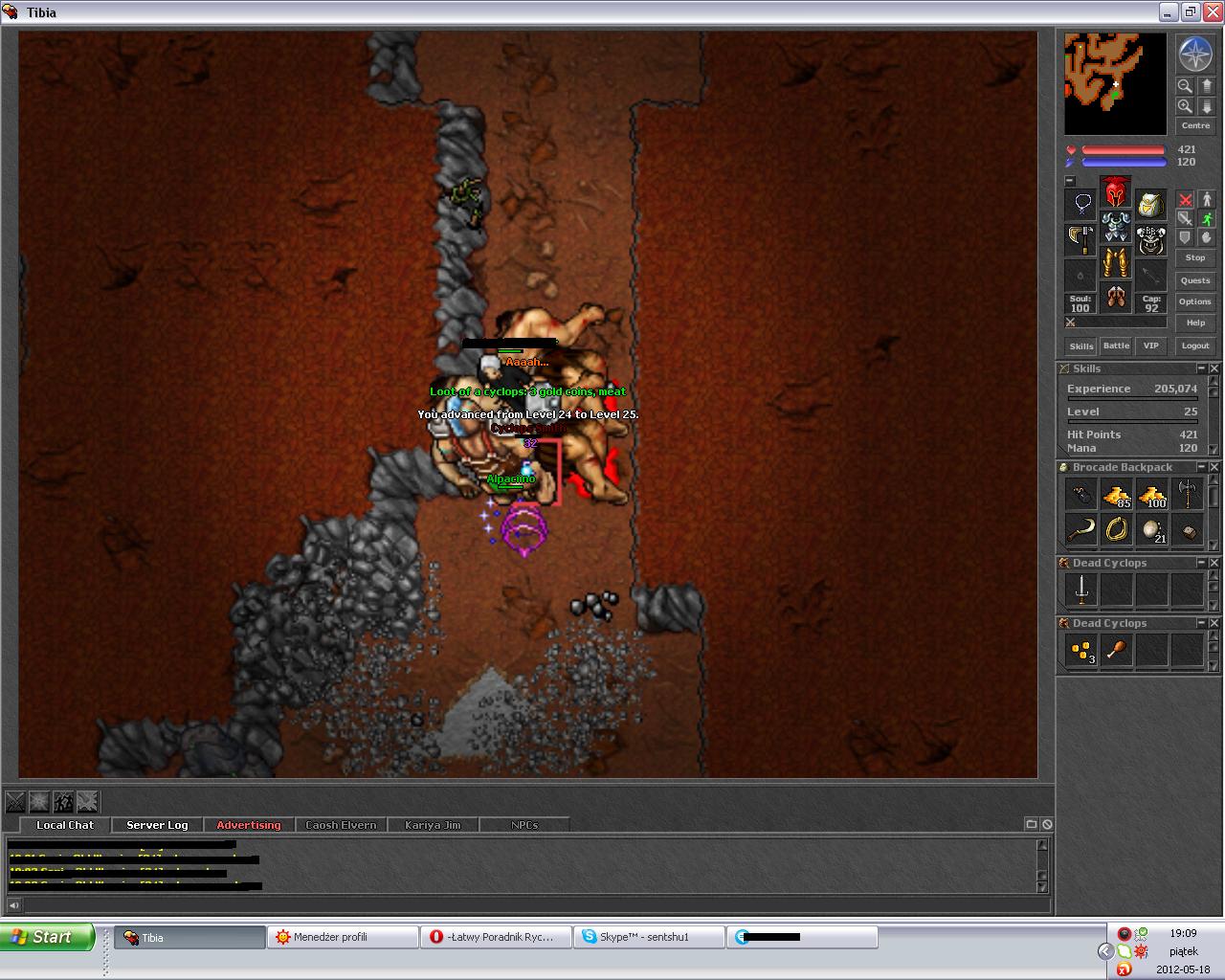
Task: Click the Stop button
Action: click(x=1194, y=257)
